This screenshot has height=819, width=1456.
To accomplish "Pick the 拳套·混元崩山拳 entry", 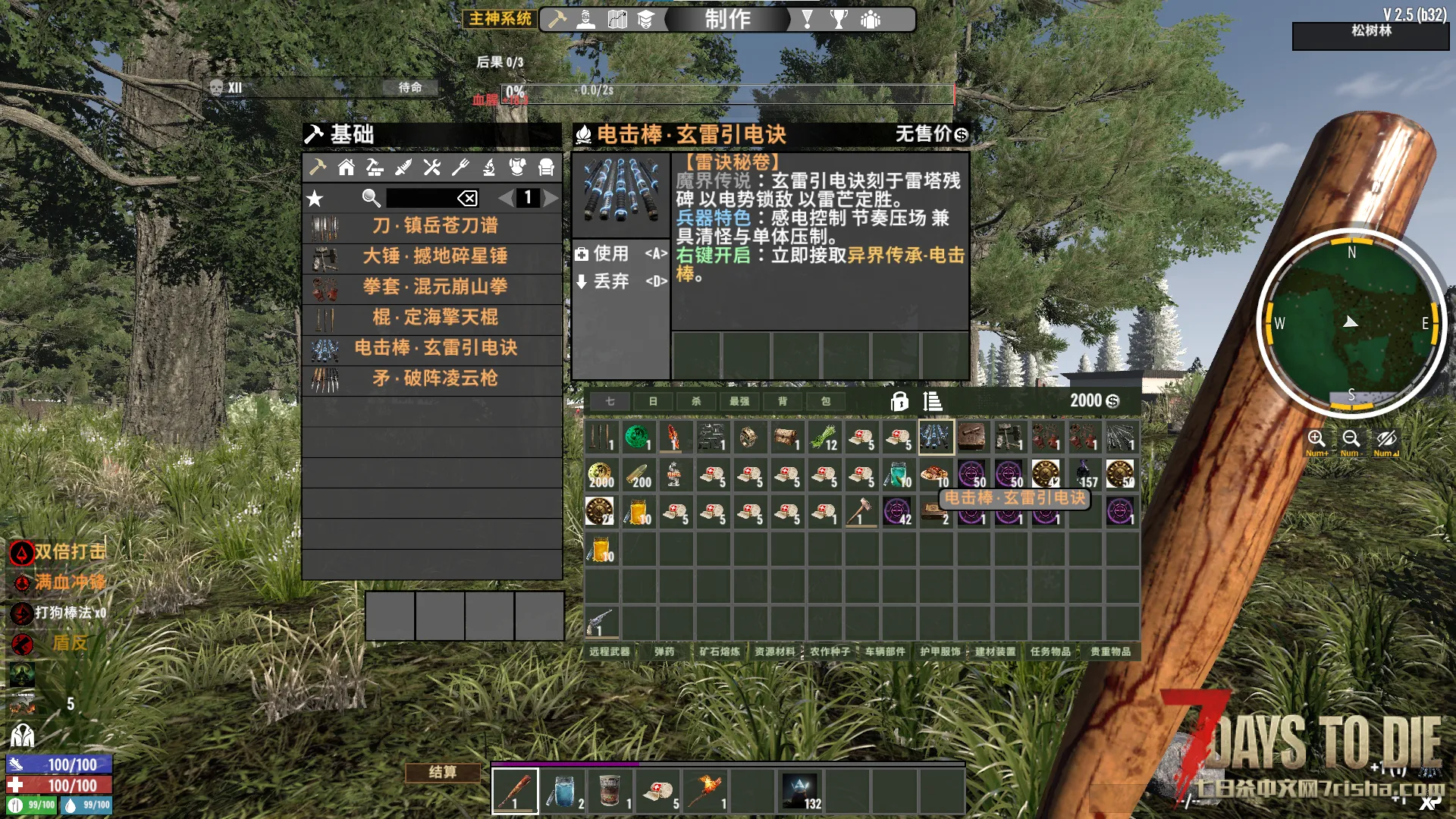I will [434, 287].
